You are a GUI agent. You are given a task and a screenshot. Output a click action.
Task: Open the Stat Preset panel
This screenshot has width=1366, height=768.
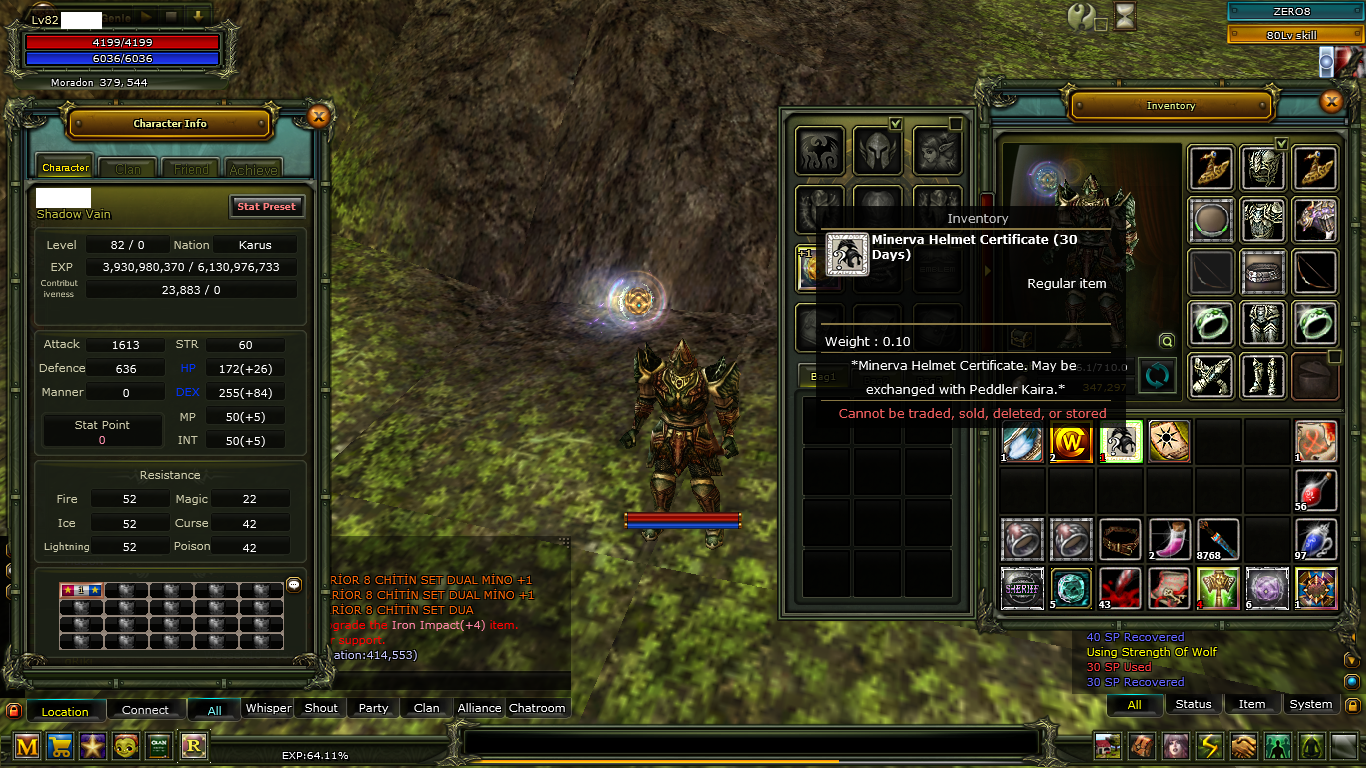click(x=266, y=206)
